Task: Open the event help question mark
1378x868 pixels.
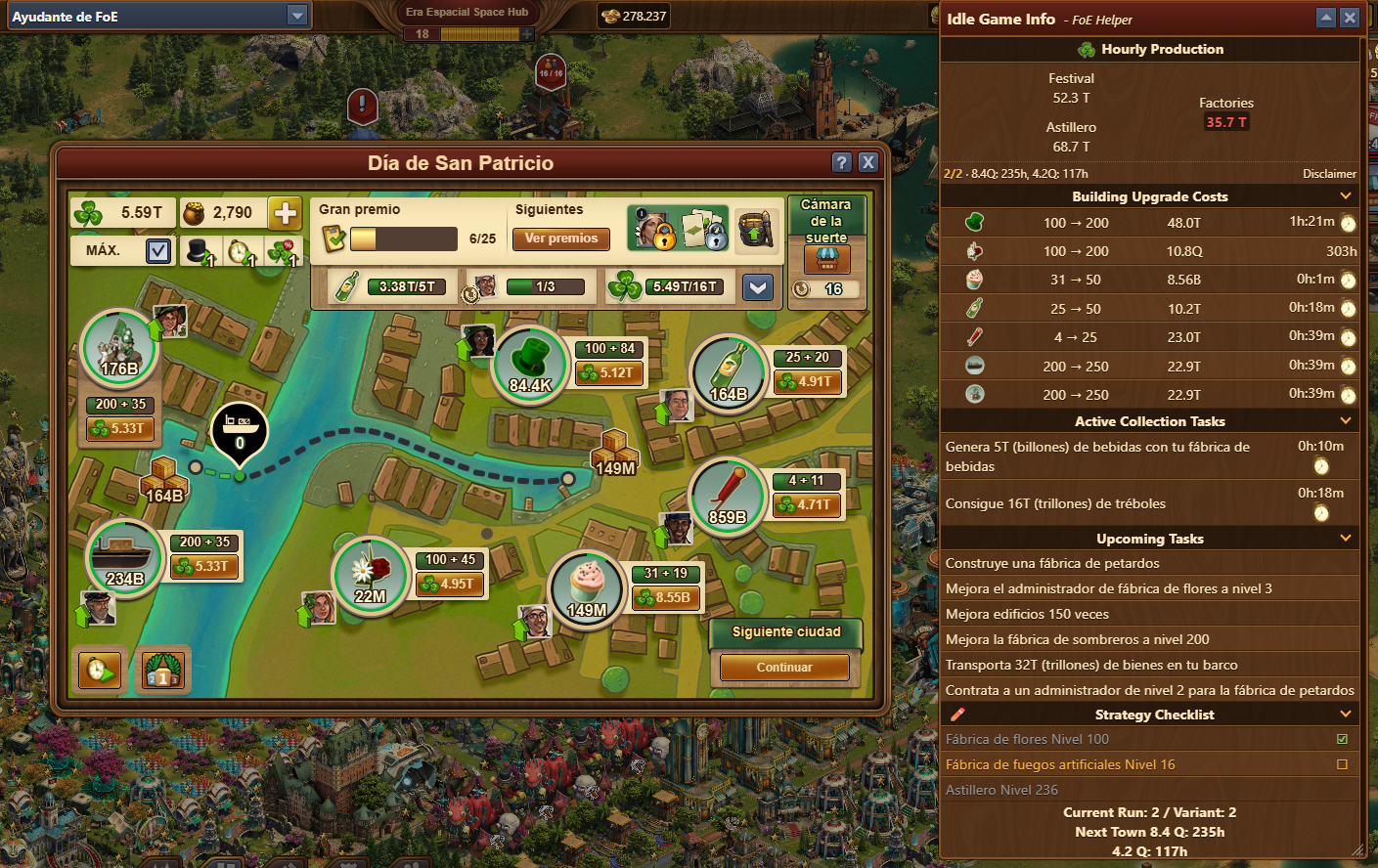Action: tap(841, 162)
